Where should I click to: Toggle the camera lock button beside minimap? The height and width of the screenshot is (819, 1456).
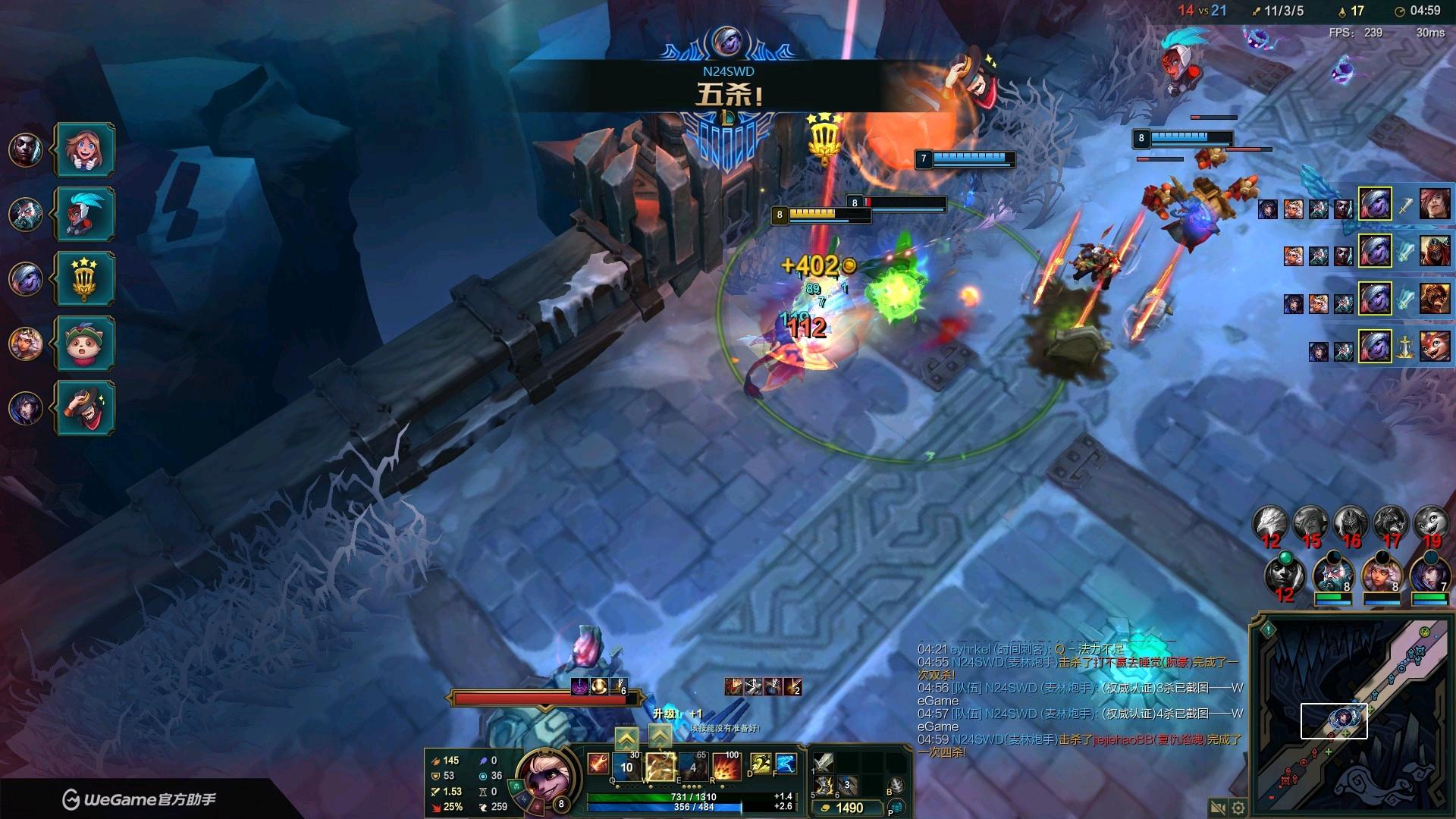point(1218,808)
